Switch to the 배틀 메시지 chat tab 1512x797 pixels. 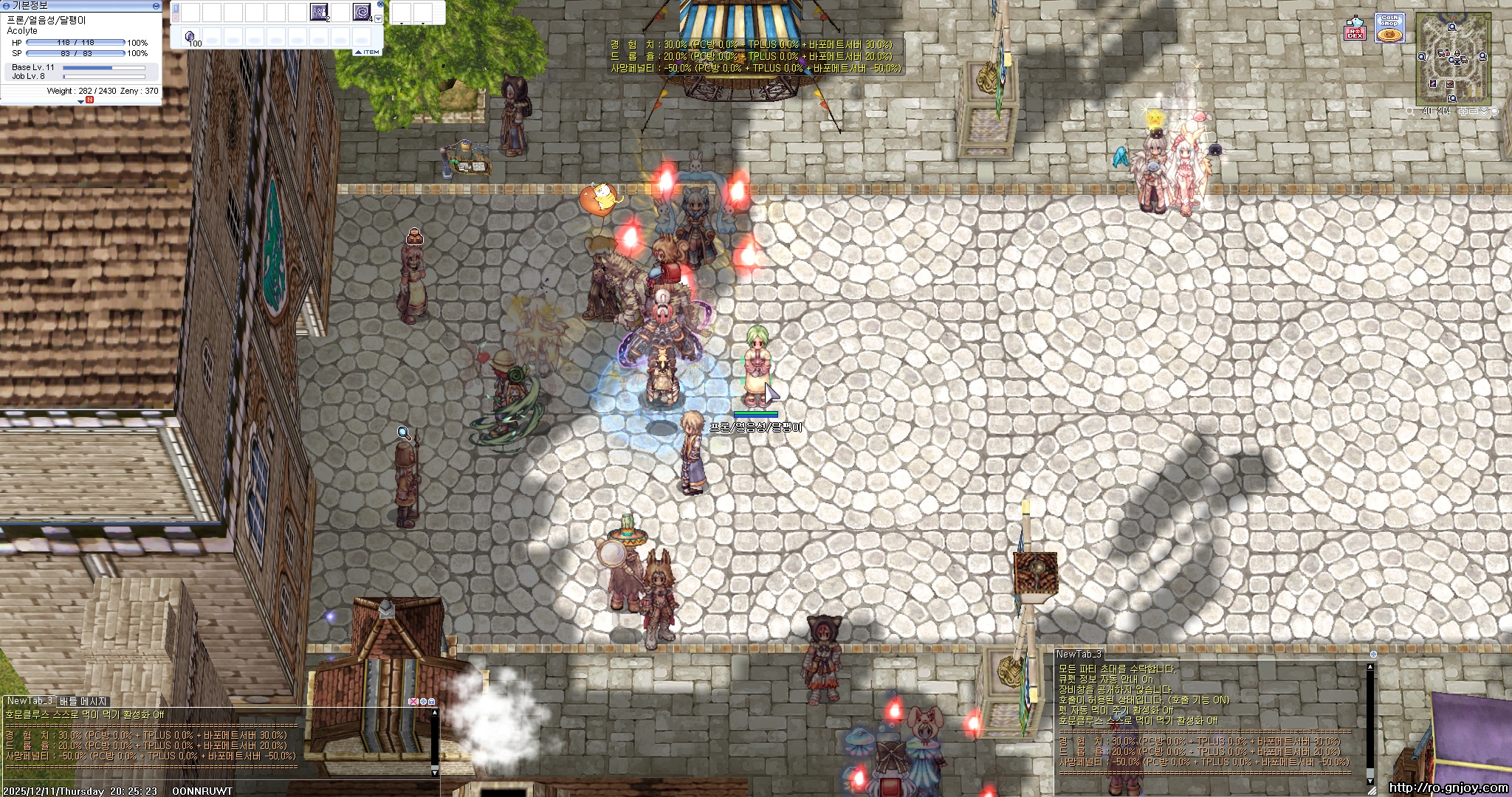(83, 701)
